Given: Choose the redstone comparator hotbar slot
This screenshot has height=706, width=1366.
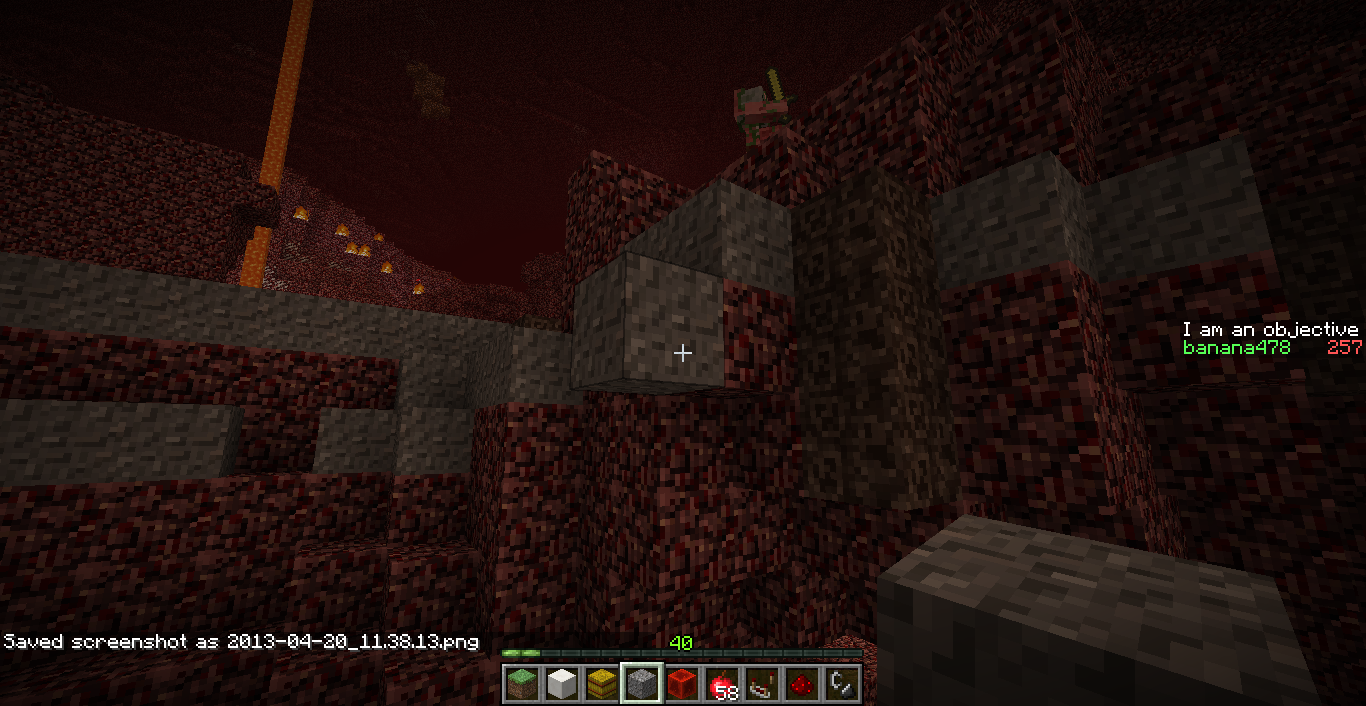Looking at the screenshot, I should (x=762, y=684).
